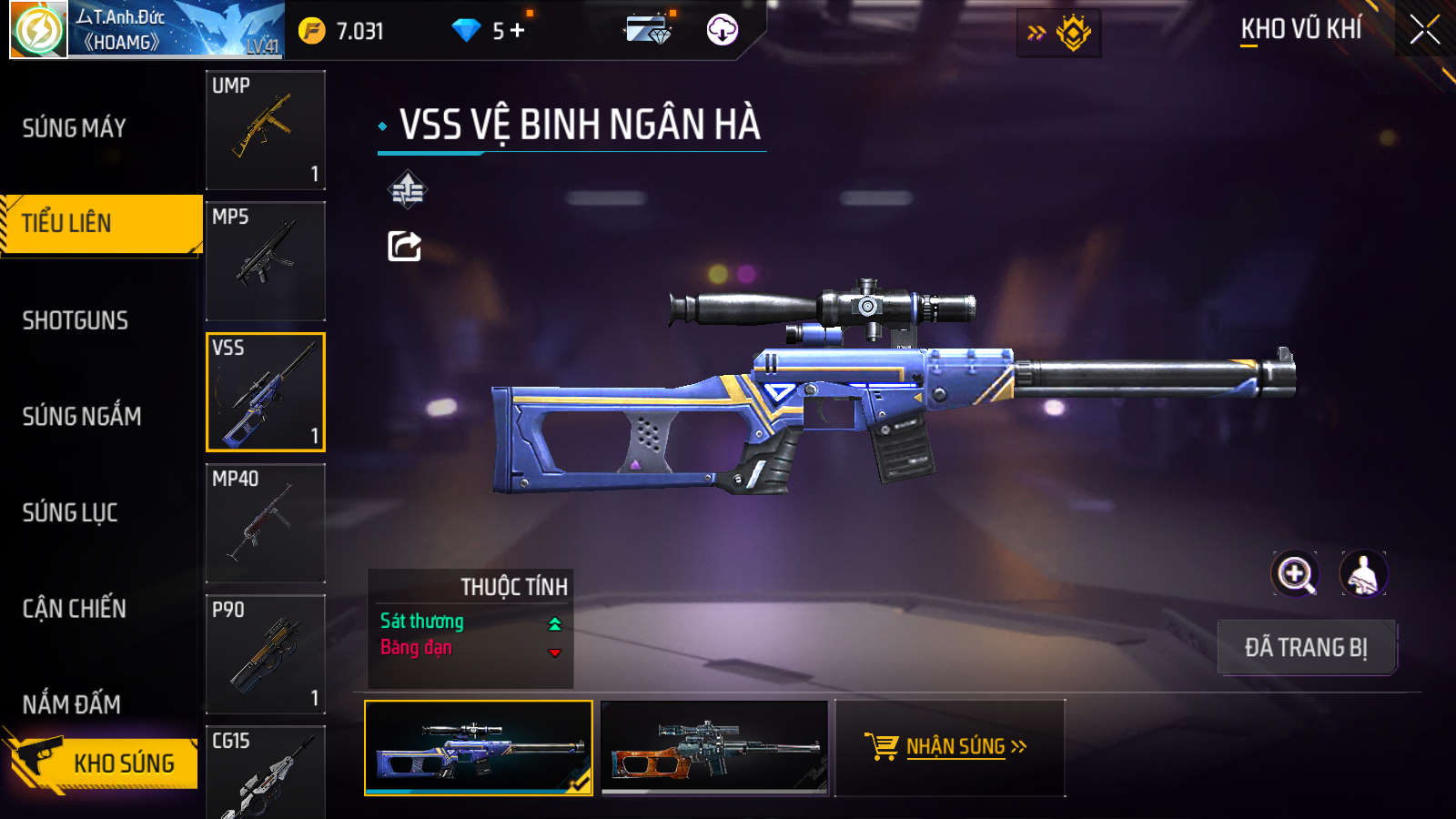Screen dimensions: 1456x819
Task: Select the P90 weapon tile
Action: pos(266,654)
